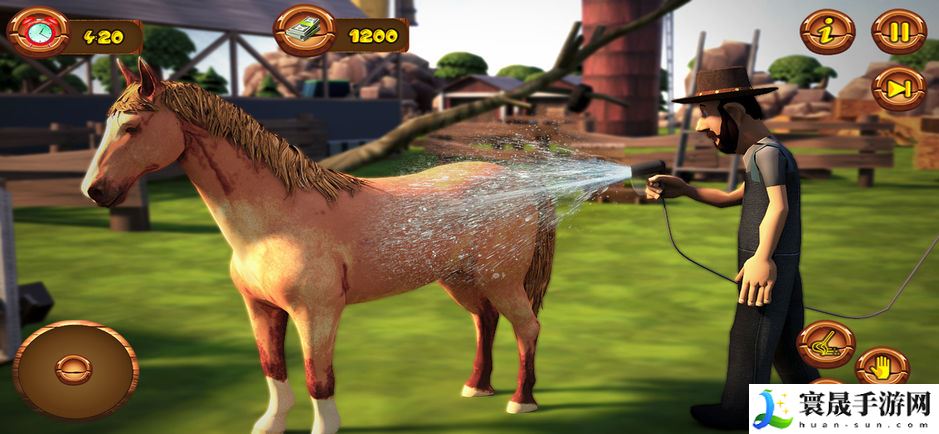939x434 pixels.
Task: Pause the game
Action: [x=898, y=32]
